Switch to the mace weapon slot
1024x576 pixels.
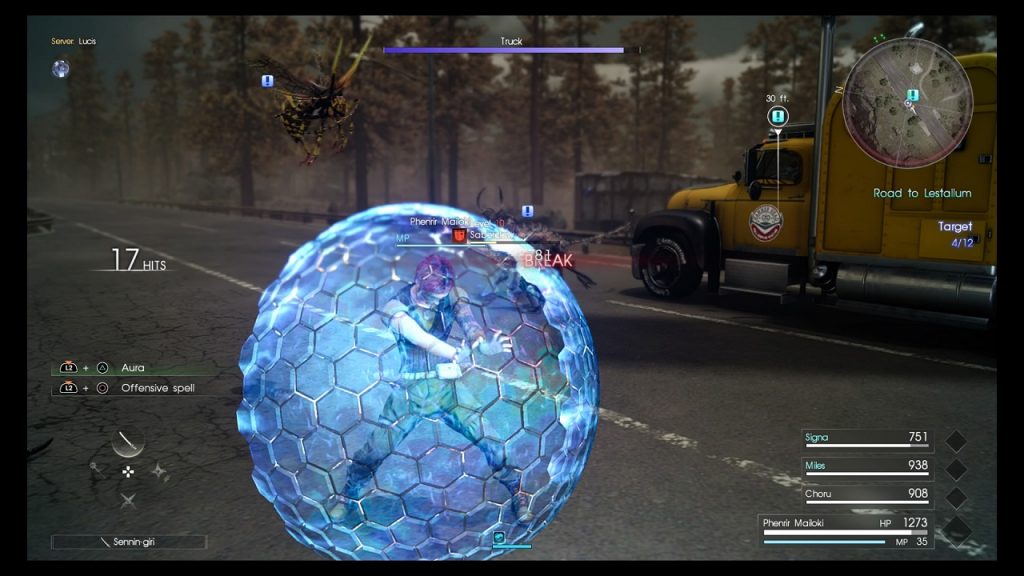coord(96,467)
